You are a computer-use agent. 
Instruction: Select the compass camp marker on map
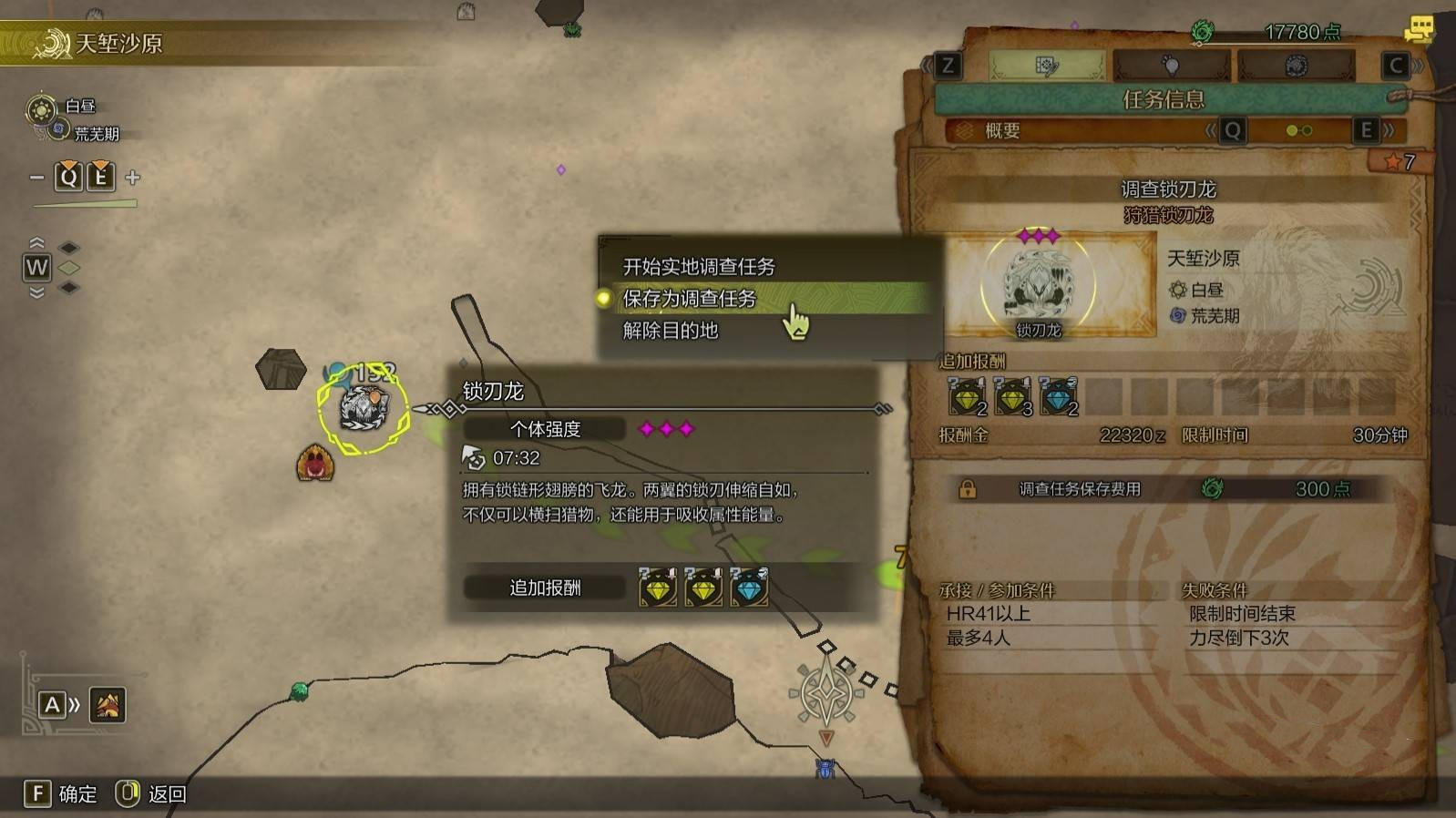(825, 695)
